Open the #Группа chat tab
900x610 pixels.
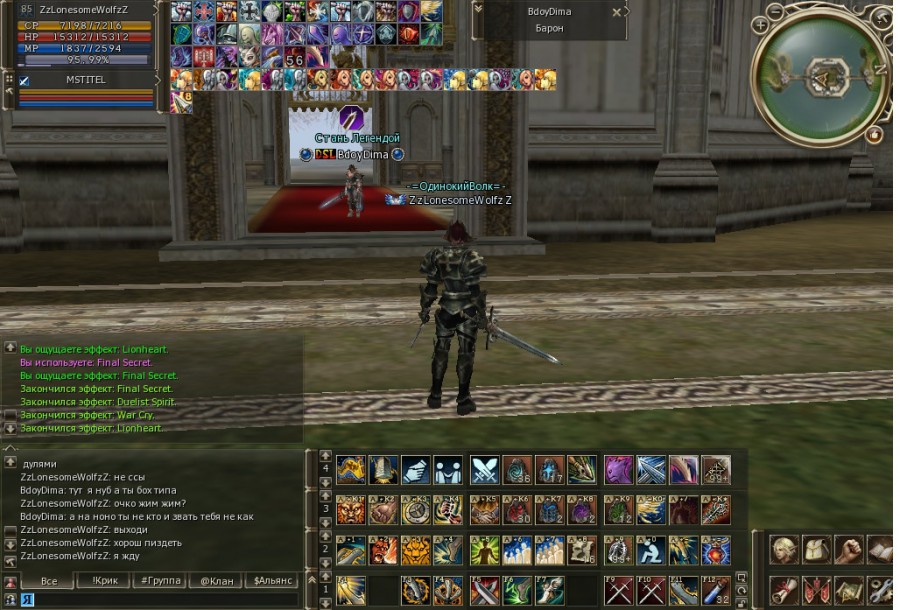click(160, 580)
